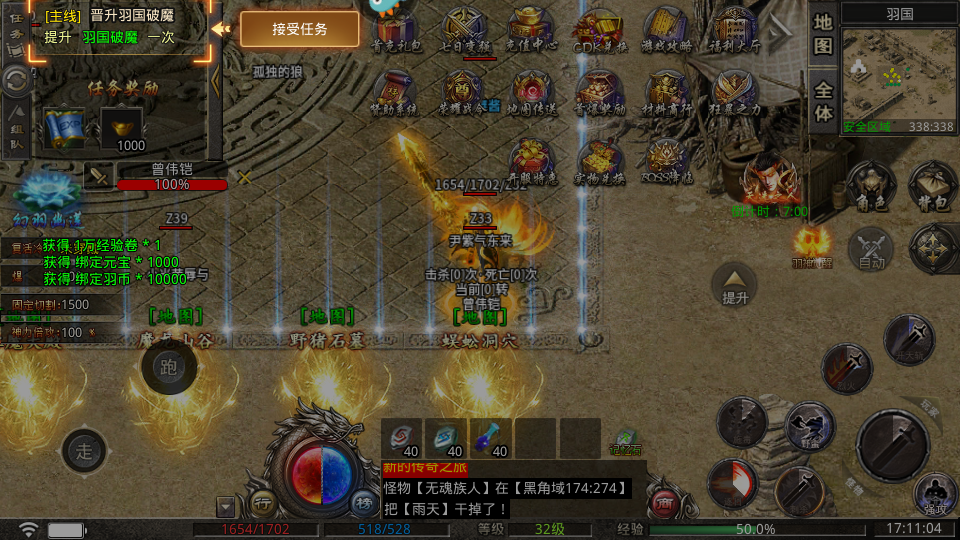960x540 pixels.
Task: Click the 提升 upgrade arrow button
Action: coord(735,285)
